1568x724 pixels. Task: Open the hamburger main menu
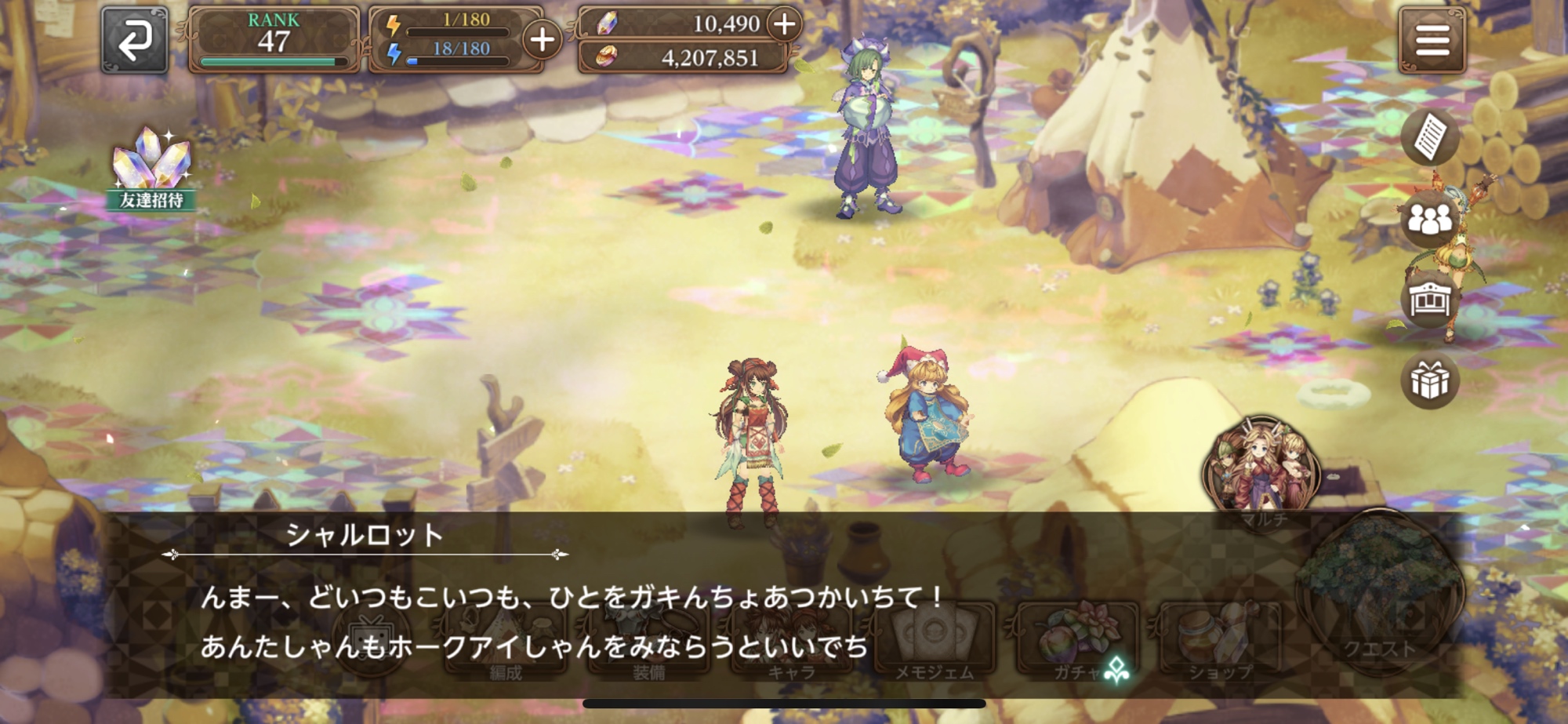pyautogui.click(x=1432, y=40)
